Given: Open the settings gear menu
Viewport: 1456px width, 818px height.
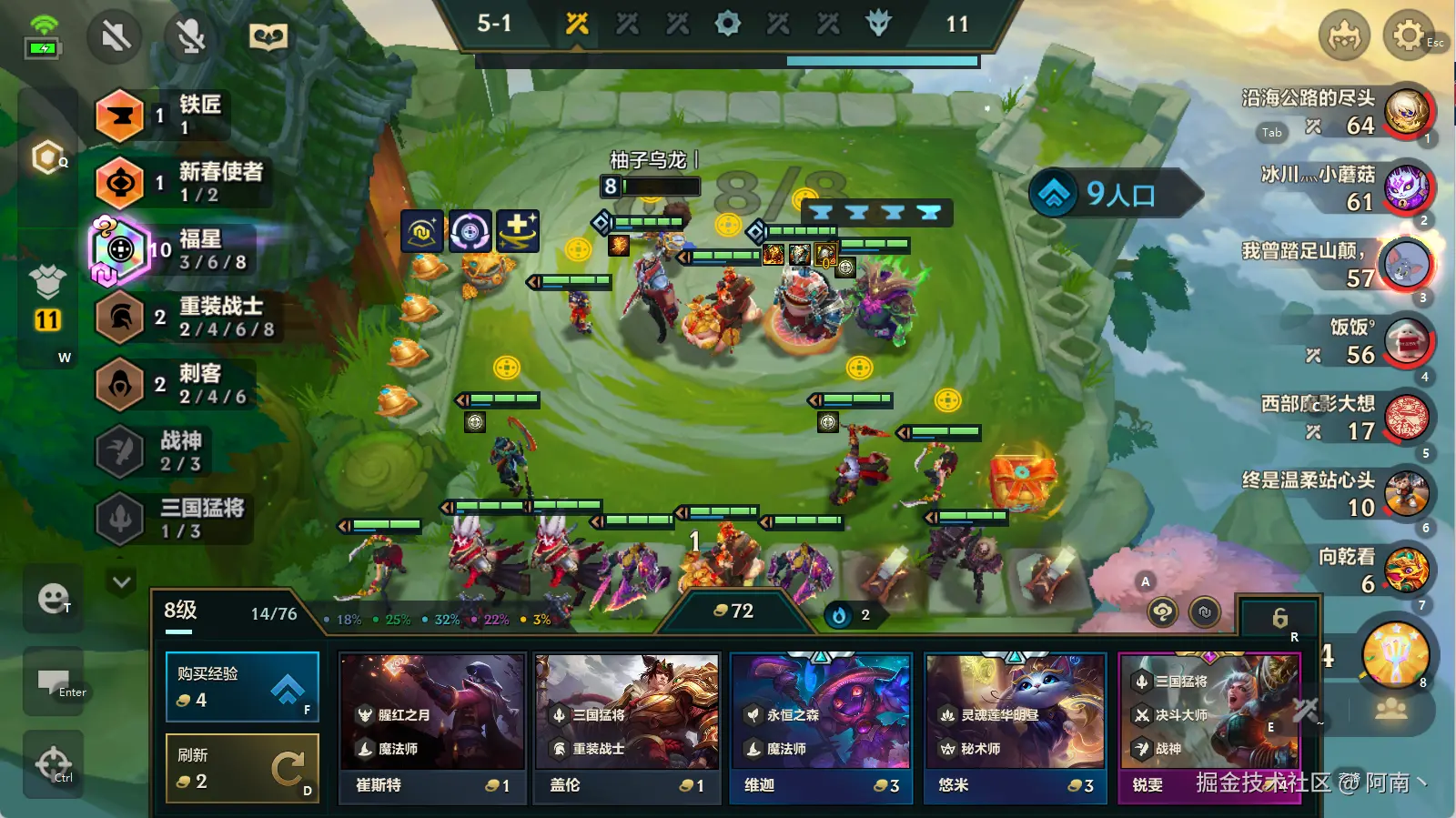Looking at the screenshot, I should pyautogui.click(x=1407, y=36).
